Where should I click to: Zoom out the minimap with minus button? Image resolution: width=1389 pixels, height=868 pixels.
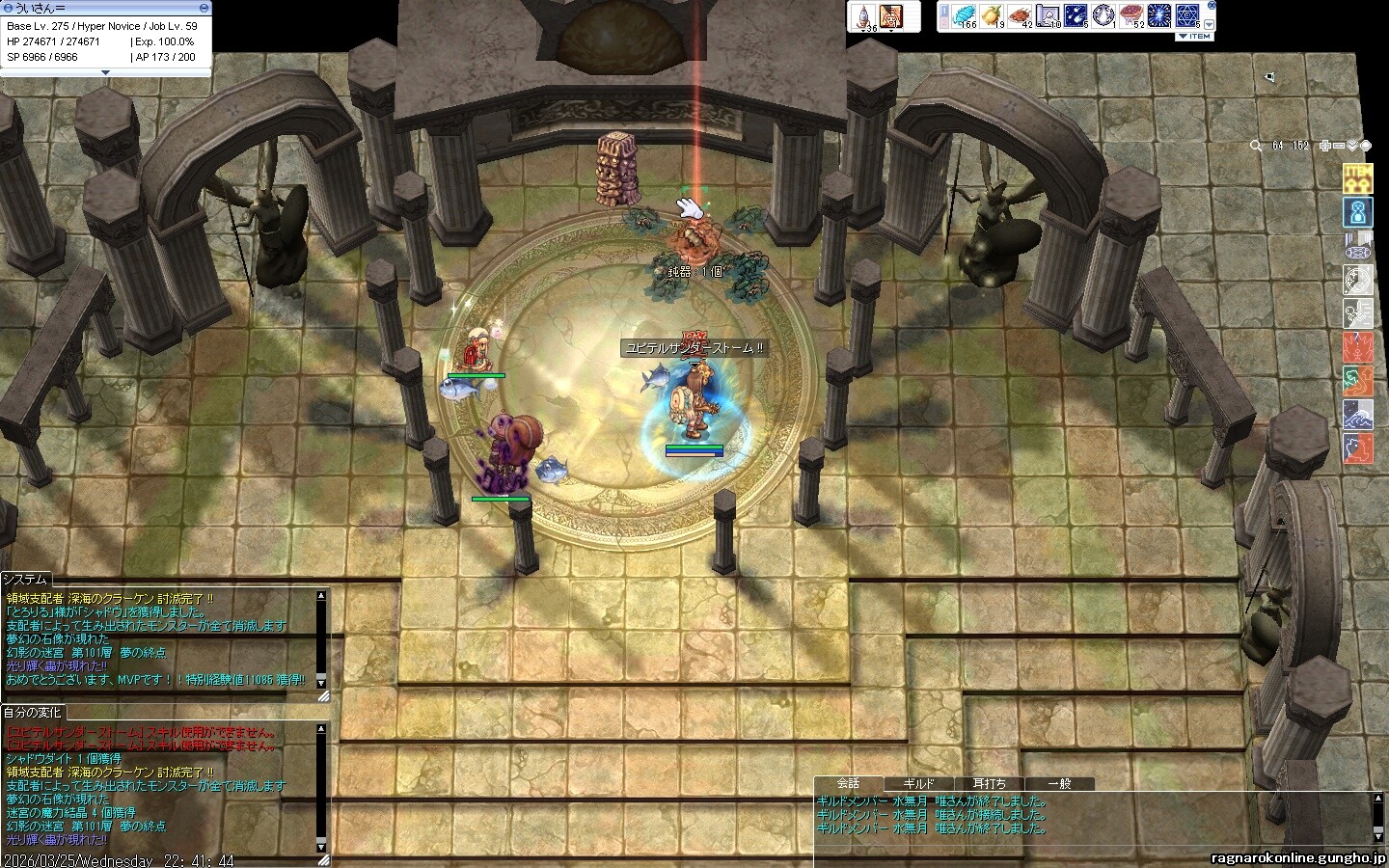1339,146
